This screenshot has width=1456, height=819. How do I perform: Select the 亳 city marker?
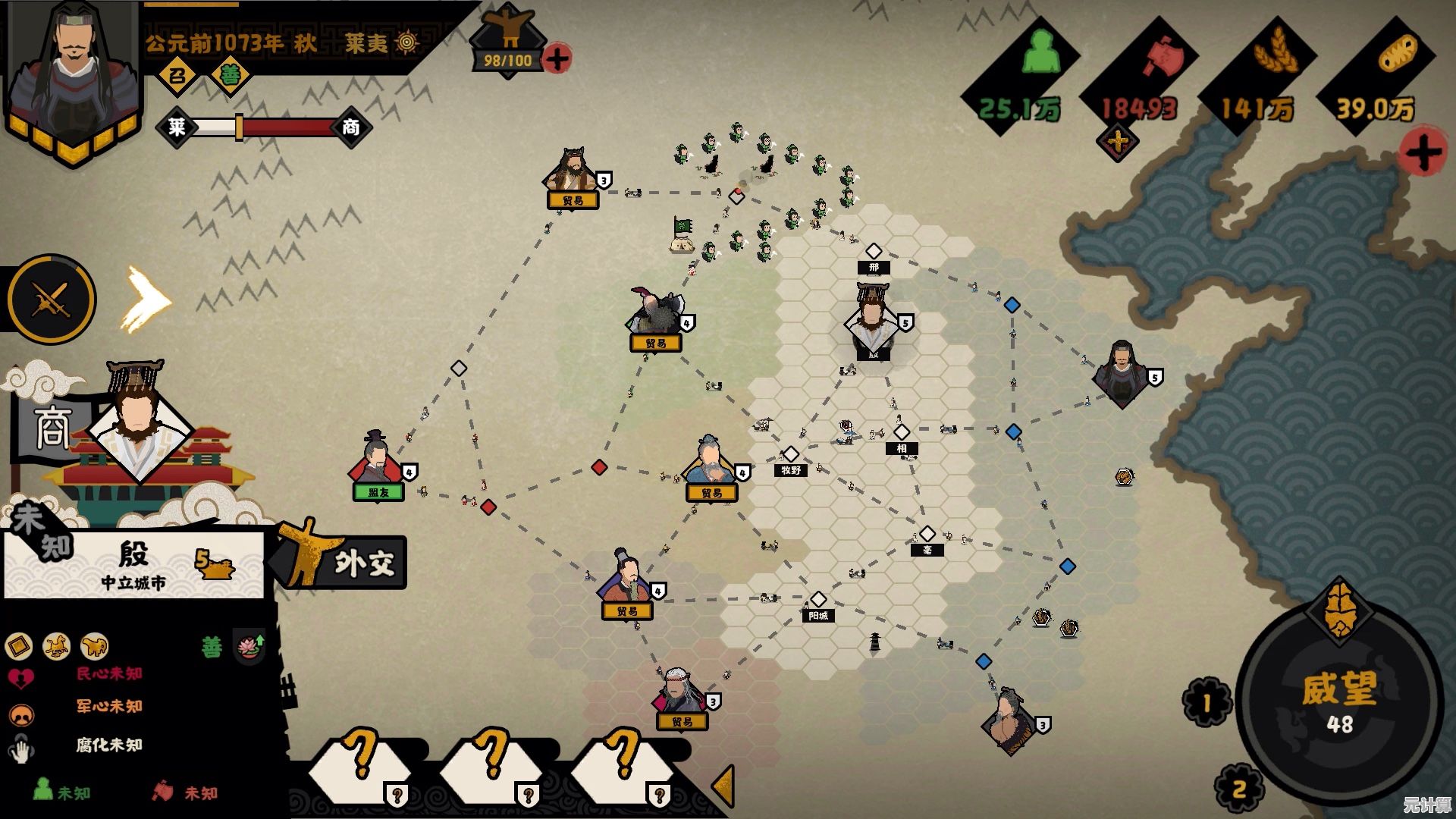(x=927, y=535)
